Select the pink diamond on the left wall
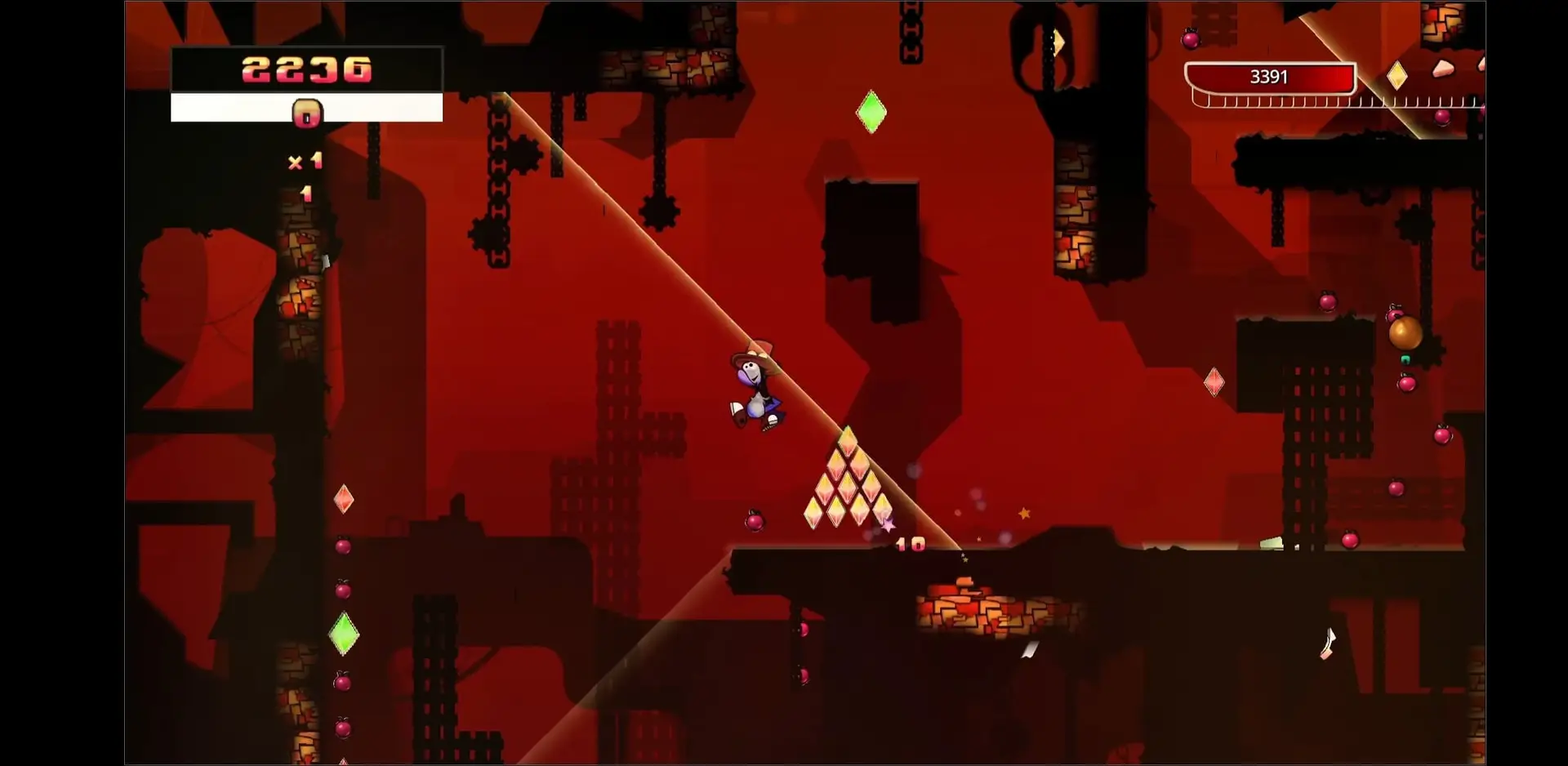 (345, 500)
